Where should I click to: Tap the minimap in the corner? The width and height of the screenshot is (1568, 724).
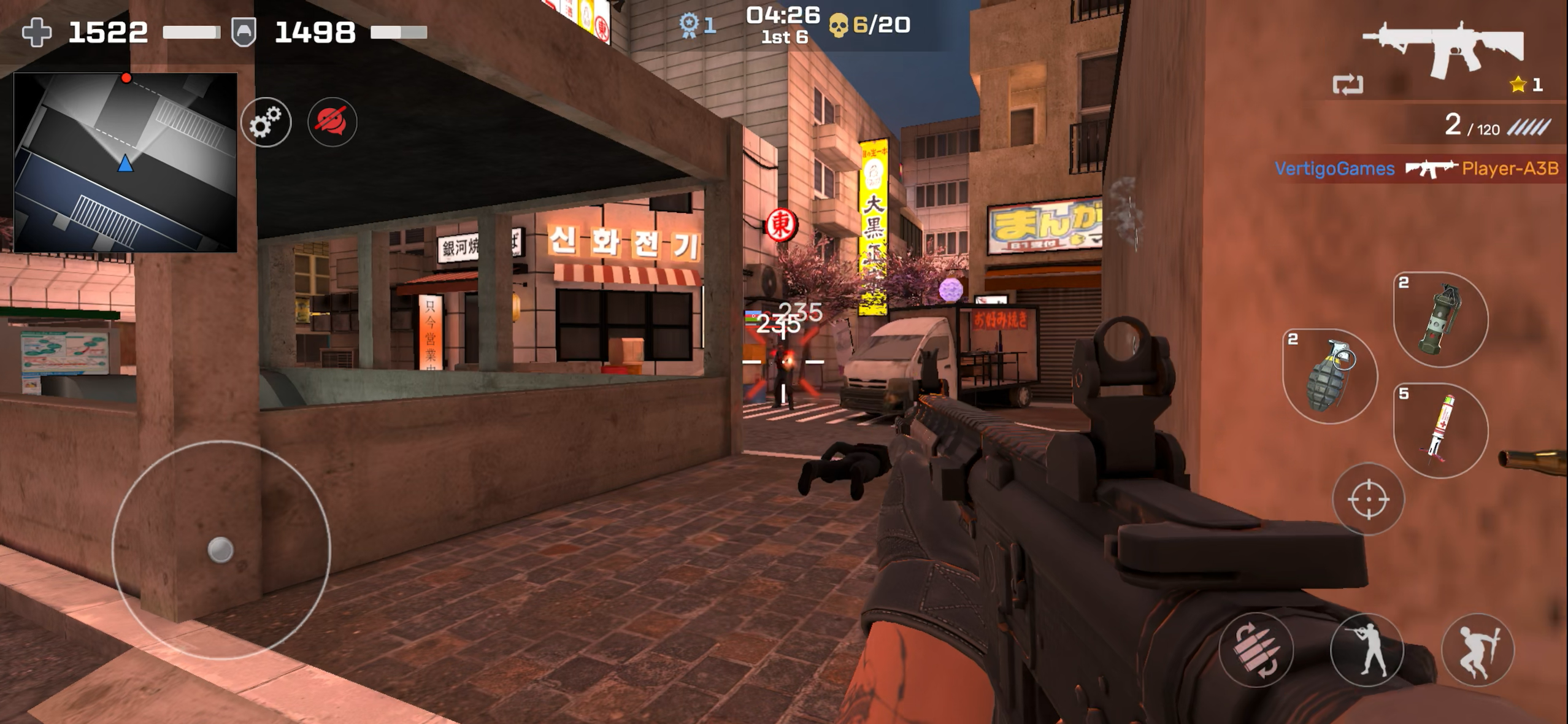click(x=125, y=162)
